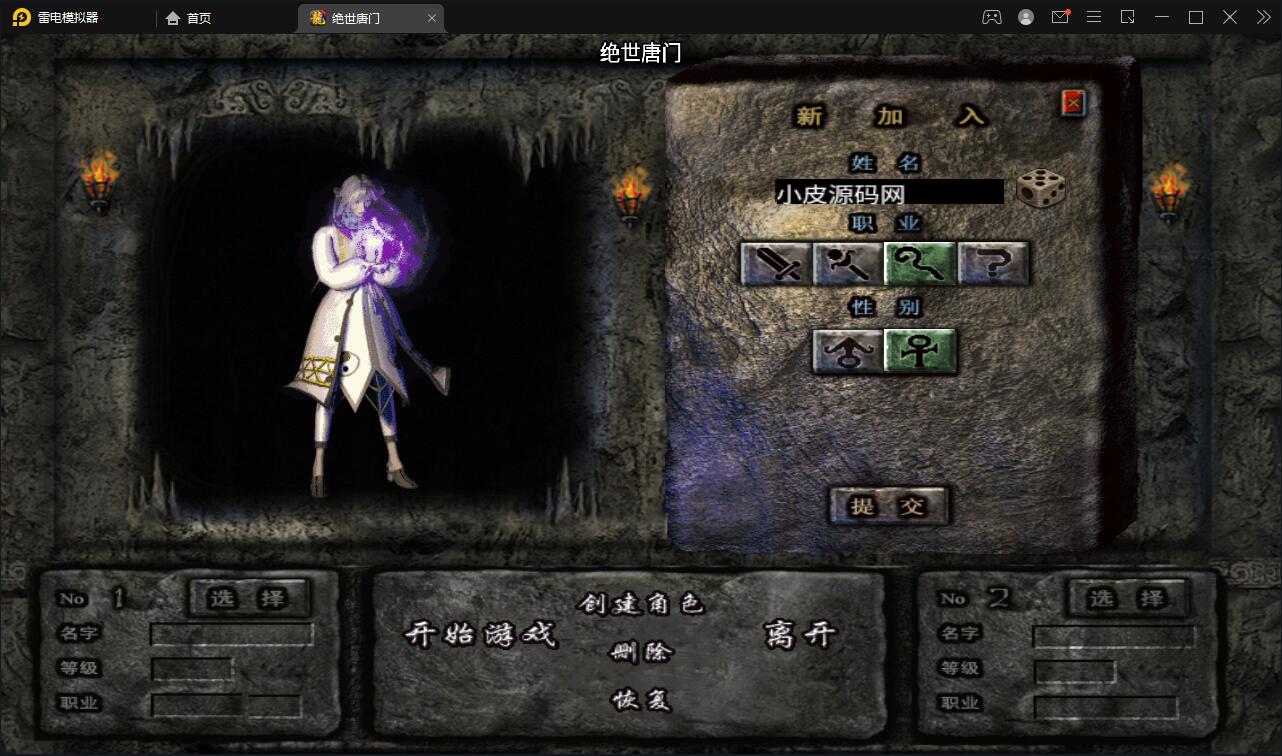Click the user account icon in titlebar

pos(1026,17)
